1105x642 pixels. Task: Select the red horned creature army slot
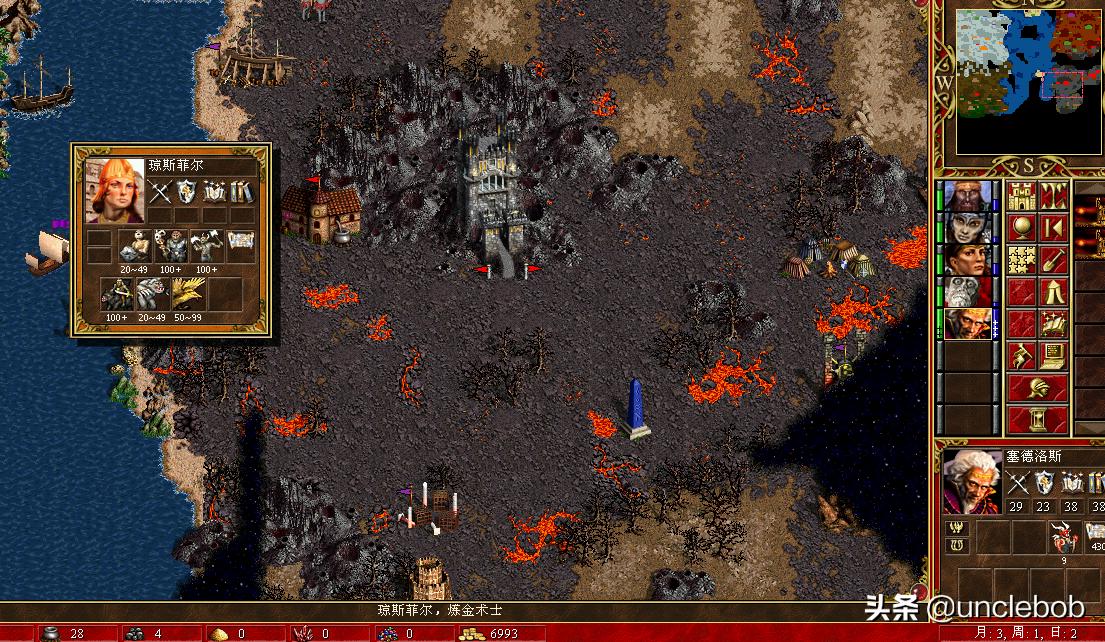[1062, 539]
